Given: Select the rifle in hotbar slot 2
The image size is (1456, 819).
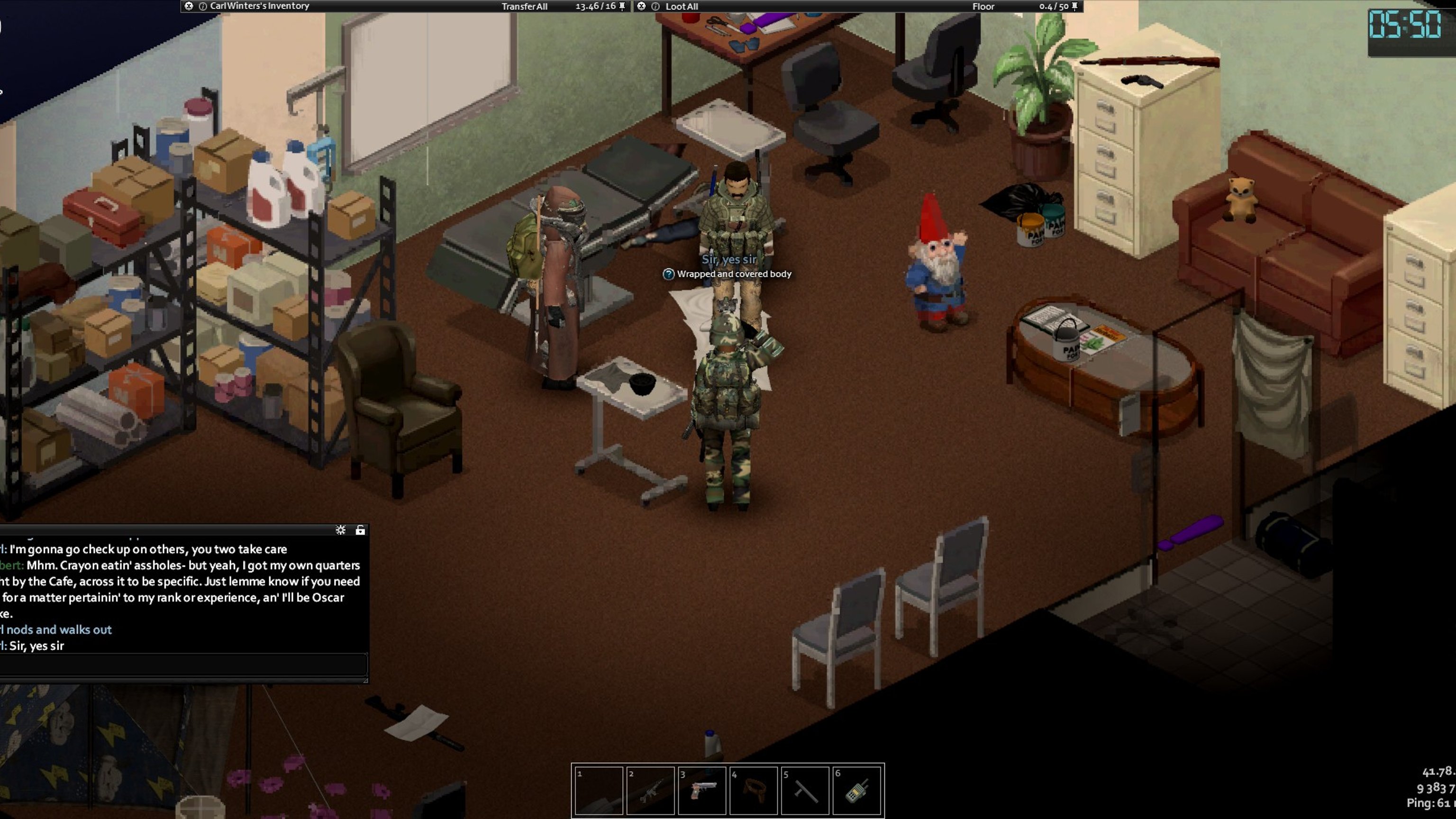Looking at the screenshot, I should pyautogui.click(x=650, y=790).
